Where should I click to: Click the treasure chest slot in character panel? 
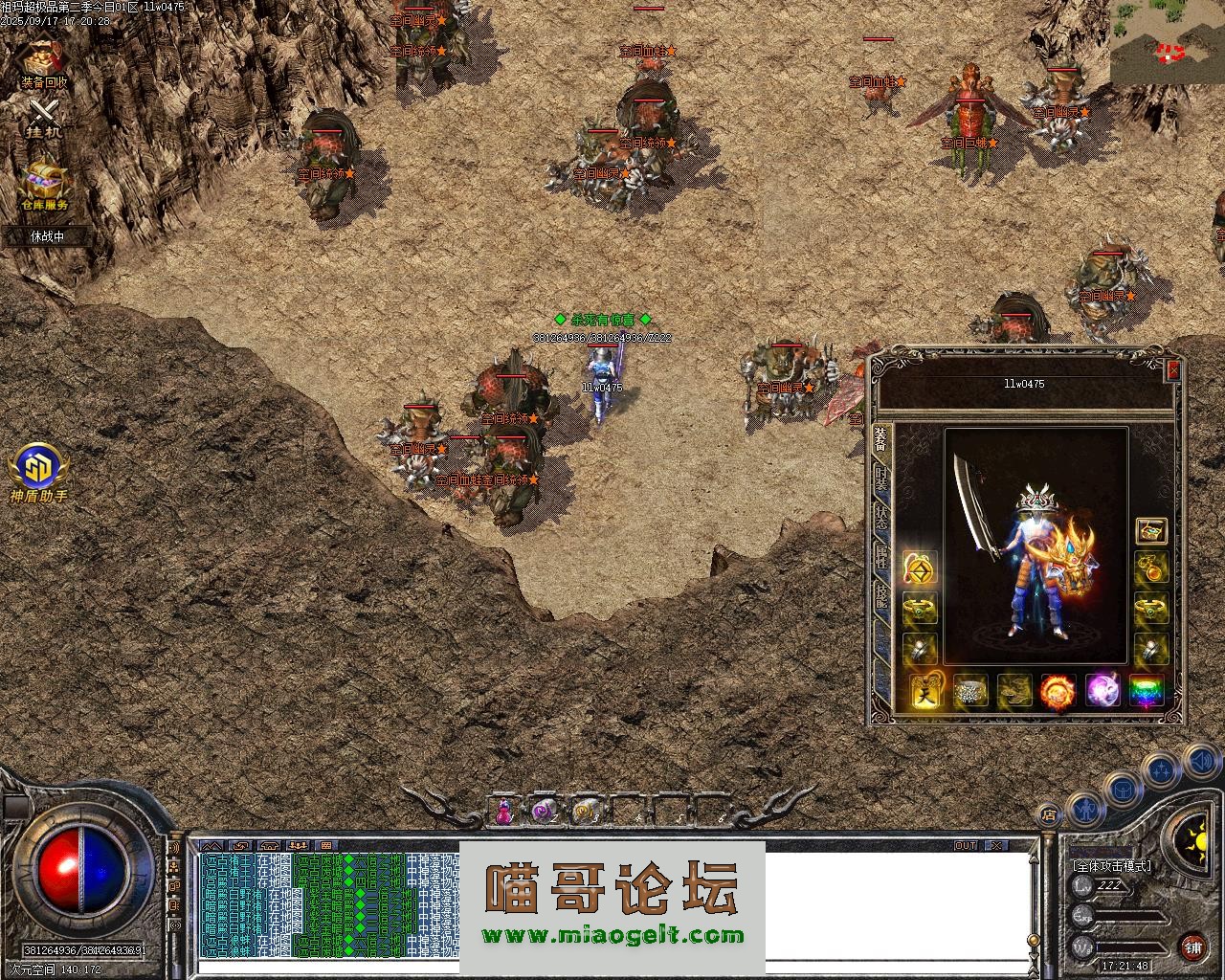pos(1150,531)
